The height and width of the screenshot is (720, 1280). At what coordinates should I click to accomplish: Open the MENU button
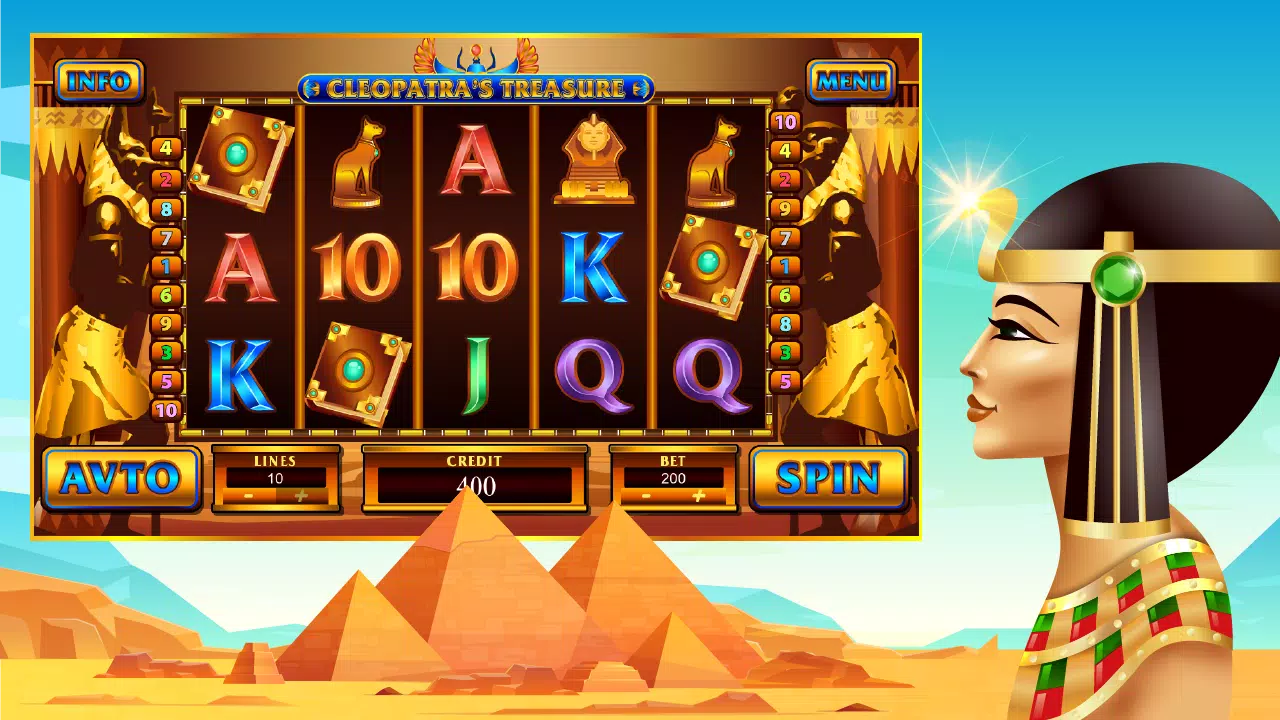[851, 81]
